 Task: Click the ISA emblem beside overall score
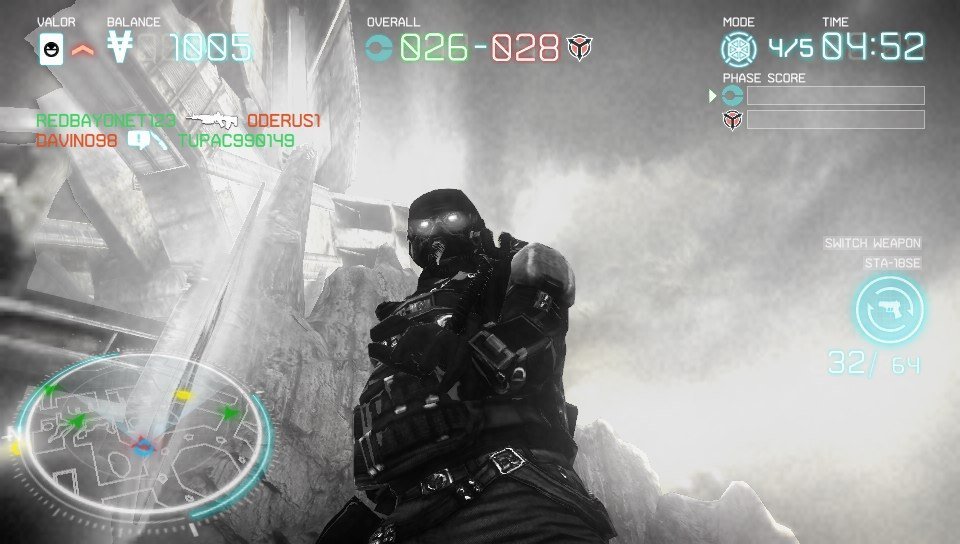pyautogui.click(x=380, y=47)
